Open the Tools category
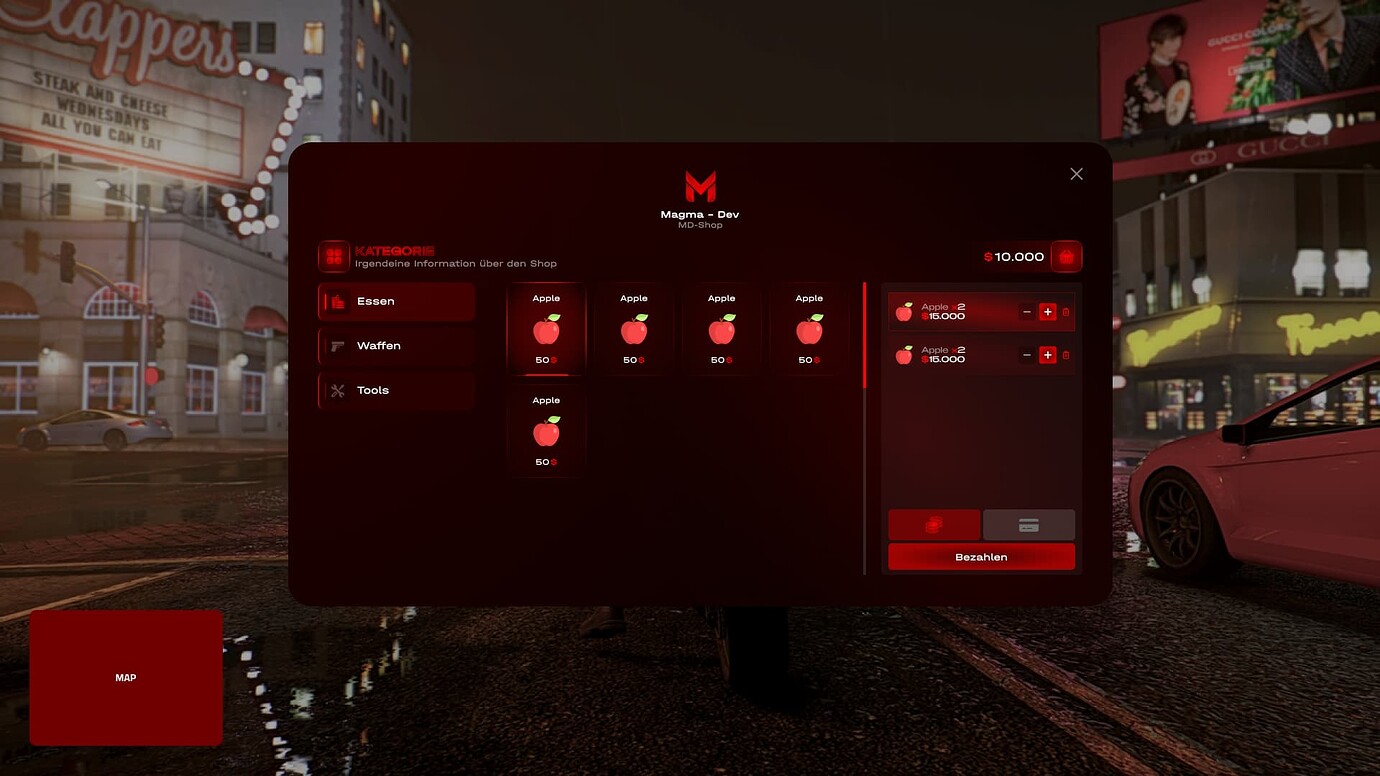 coord(396,390)
